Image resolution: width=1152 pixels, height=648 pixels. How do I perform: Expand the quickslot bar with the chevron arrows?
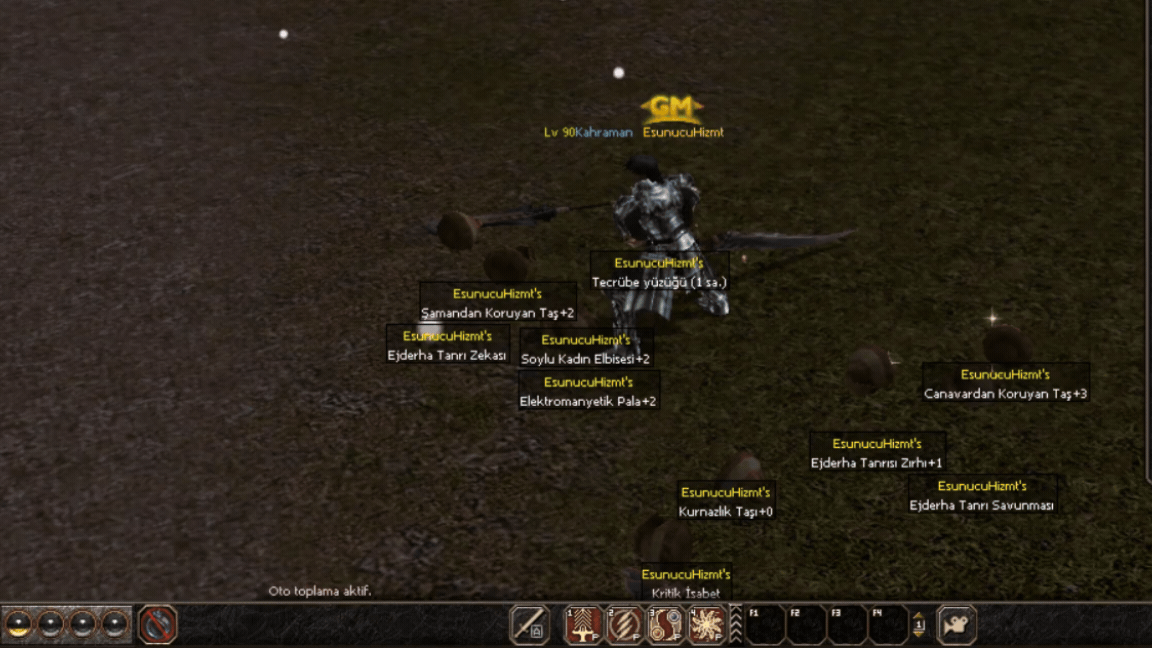click(x=736, y=625)
